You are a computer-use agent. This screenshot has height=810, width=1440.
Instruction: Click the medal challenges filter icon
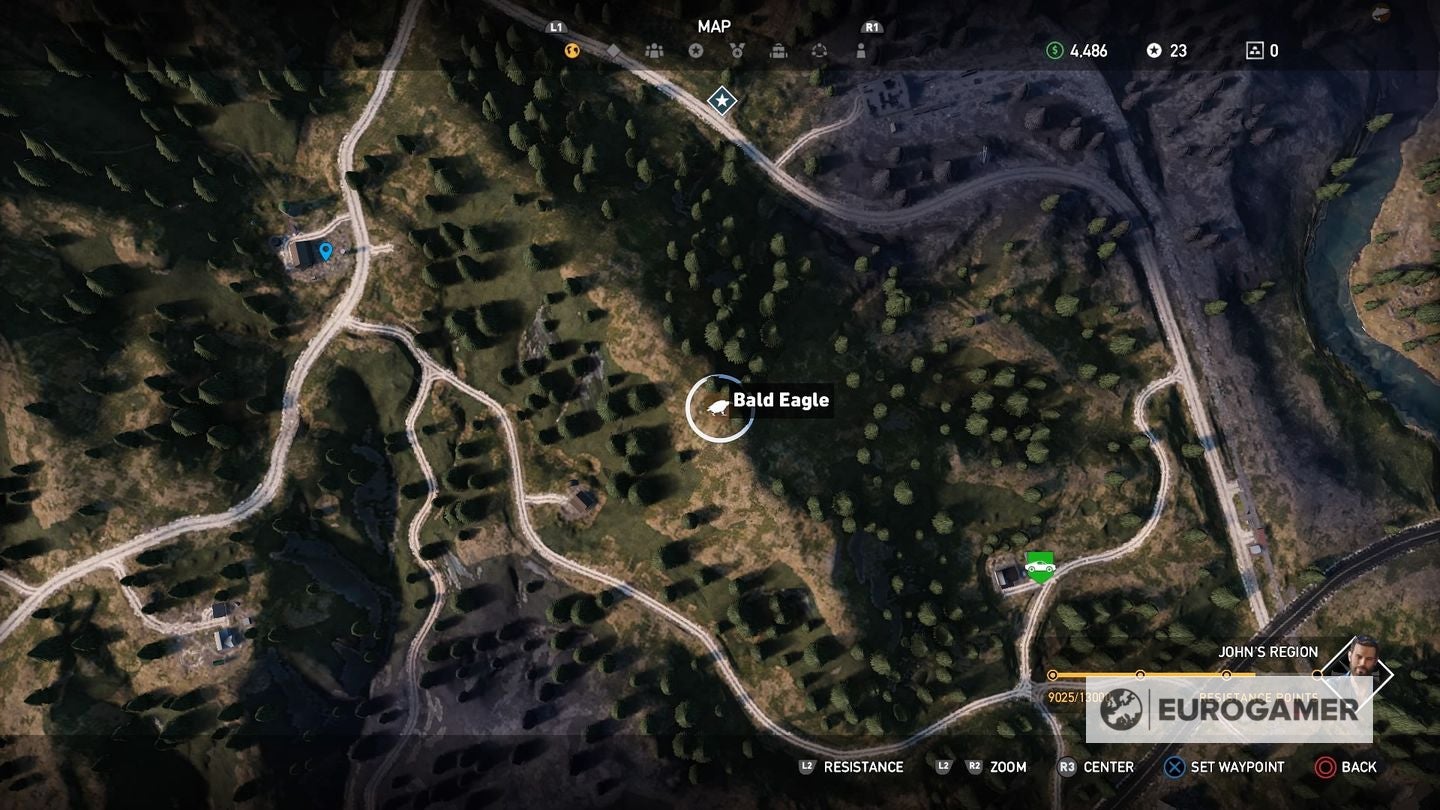[x=738, y=50]
